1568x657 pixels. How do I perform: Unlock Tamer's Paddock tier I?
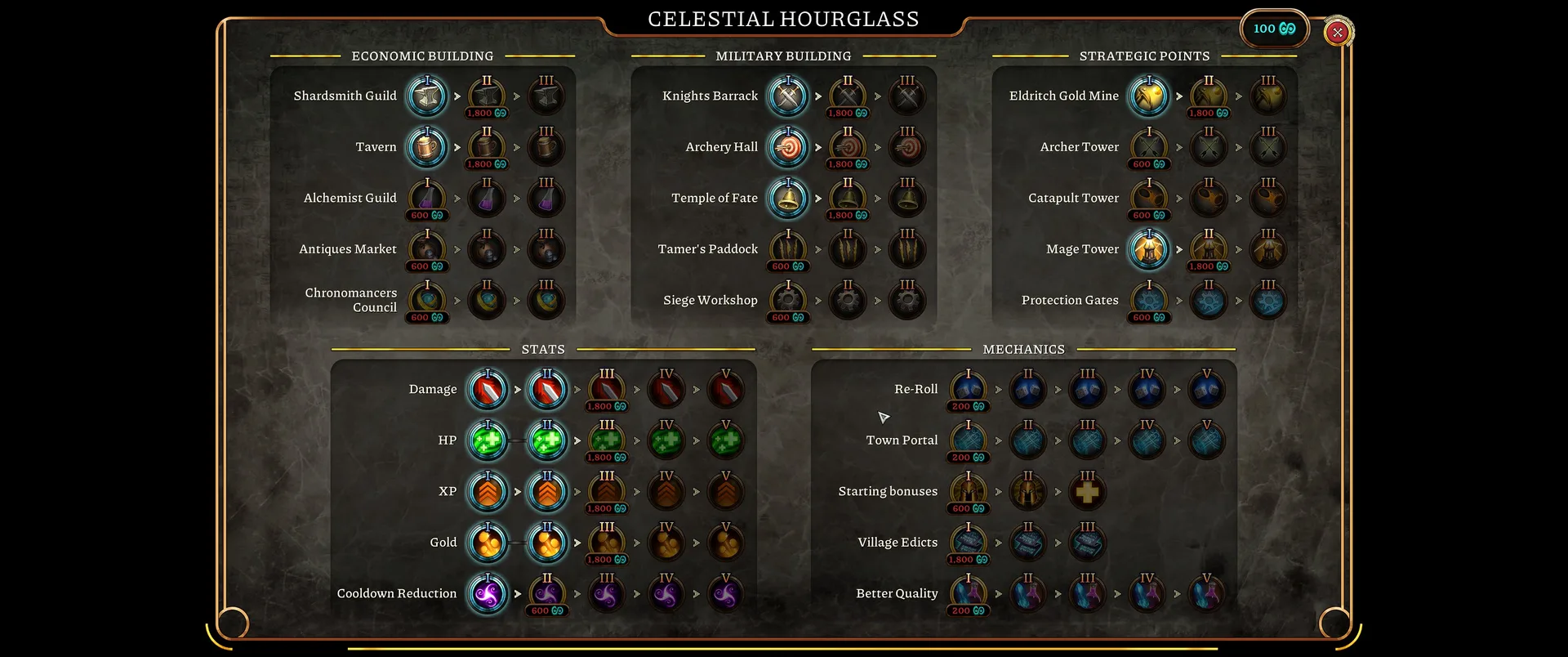pos(788,250)
